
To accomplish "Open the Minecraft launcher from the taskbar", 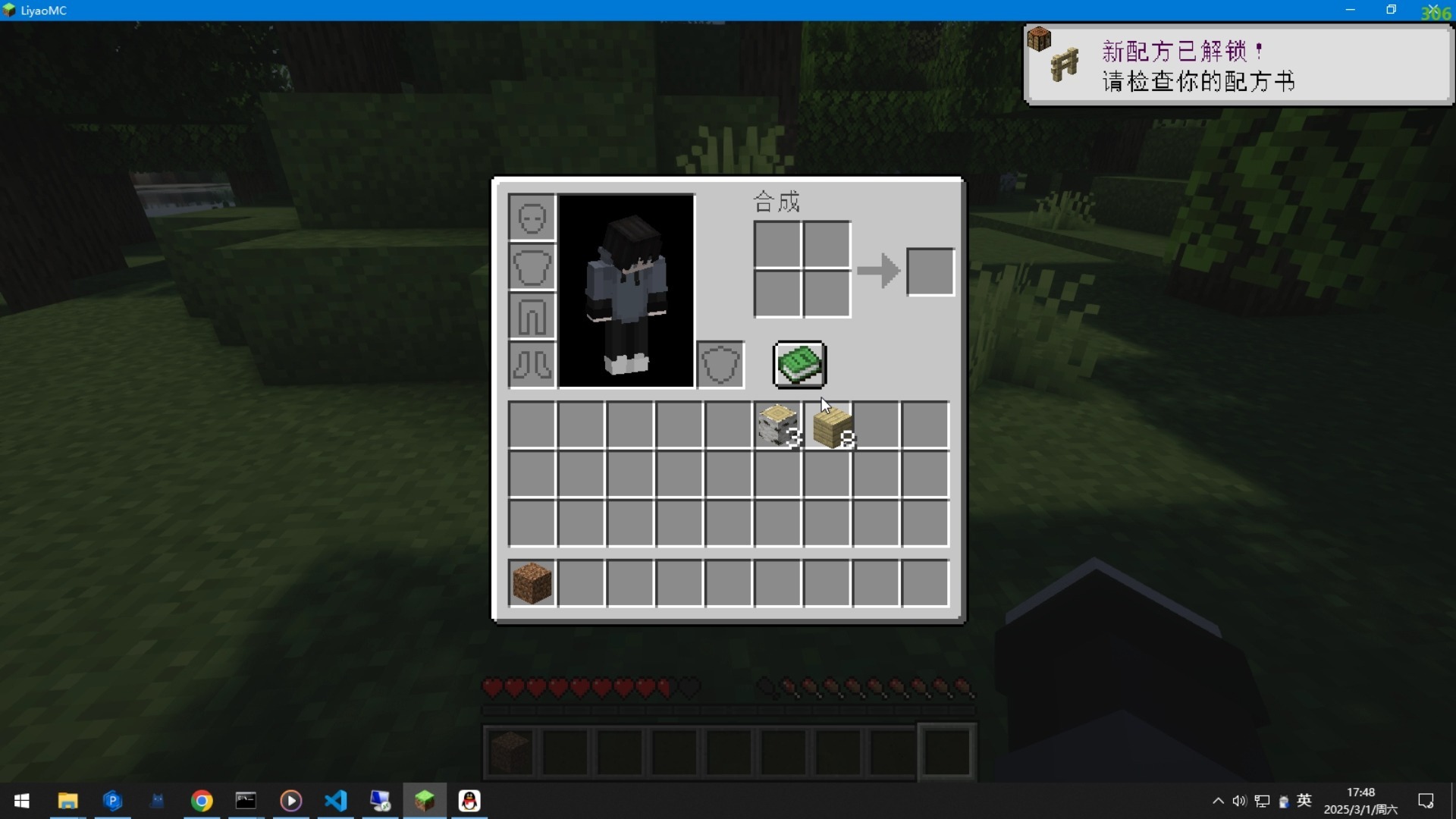I will click(425, 801).
